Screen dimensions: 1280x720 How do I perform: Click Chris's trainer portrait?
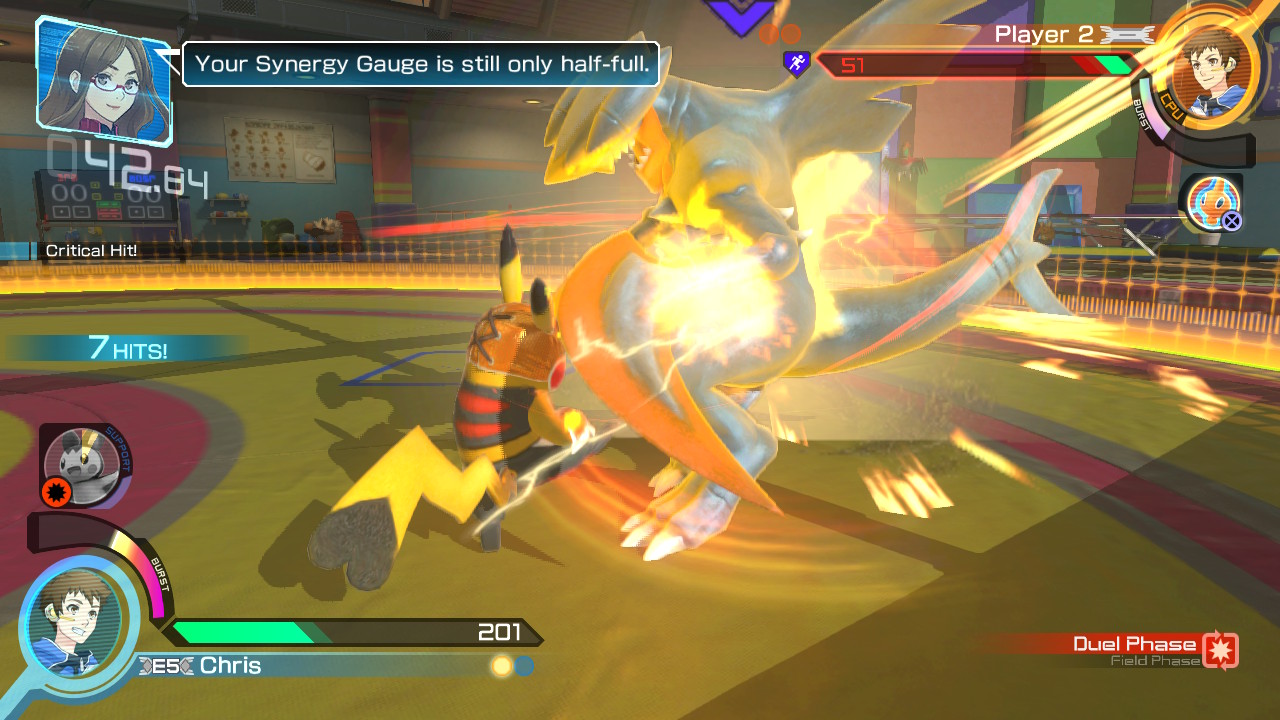75,625
